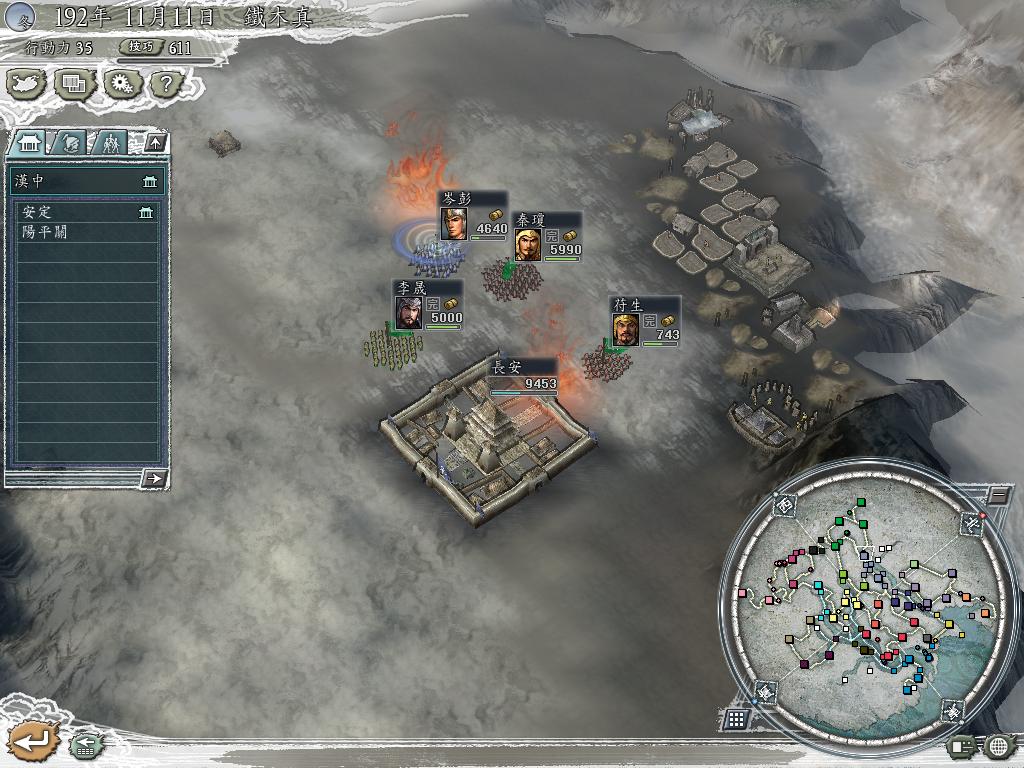Toggle the grid button beside the minimap
The image size is (1024, 768).
735,718
